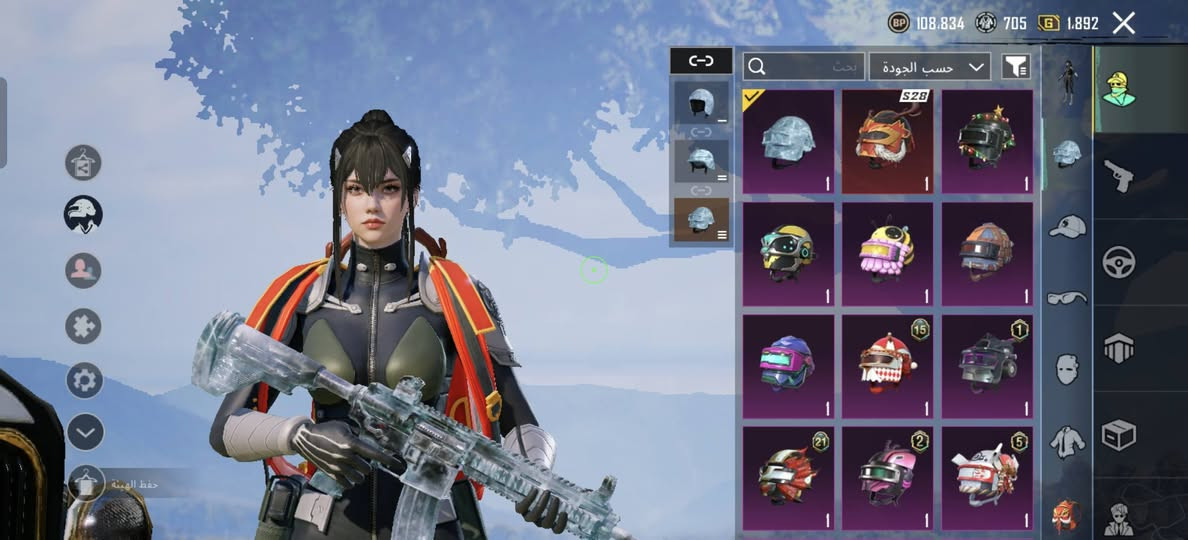Switch to the cap headwear subcategory
This screenshot has height=540, width=1188.
tap(1067, 226)
